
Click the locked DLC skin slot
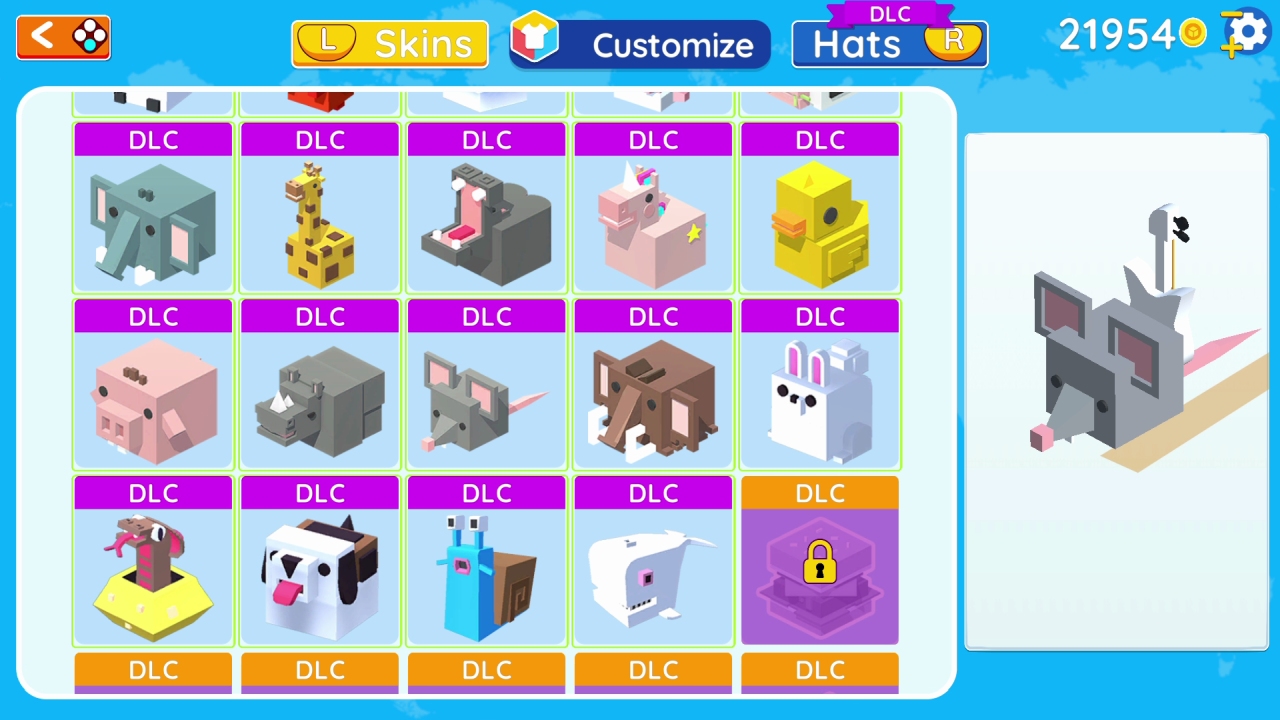pos(819,573)
